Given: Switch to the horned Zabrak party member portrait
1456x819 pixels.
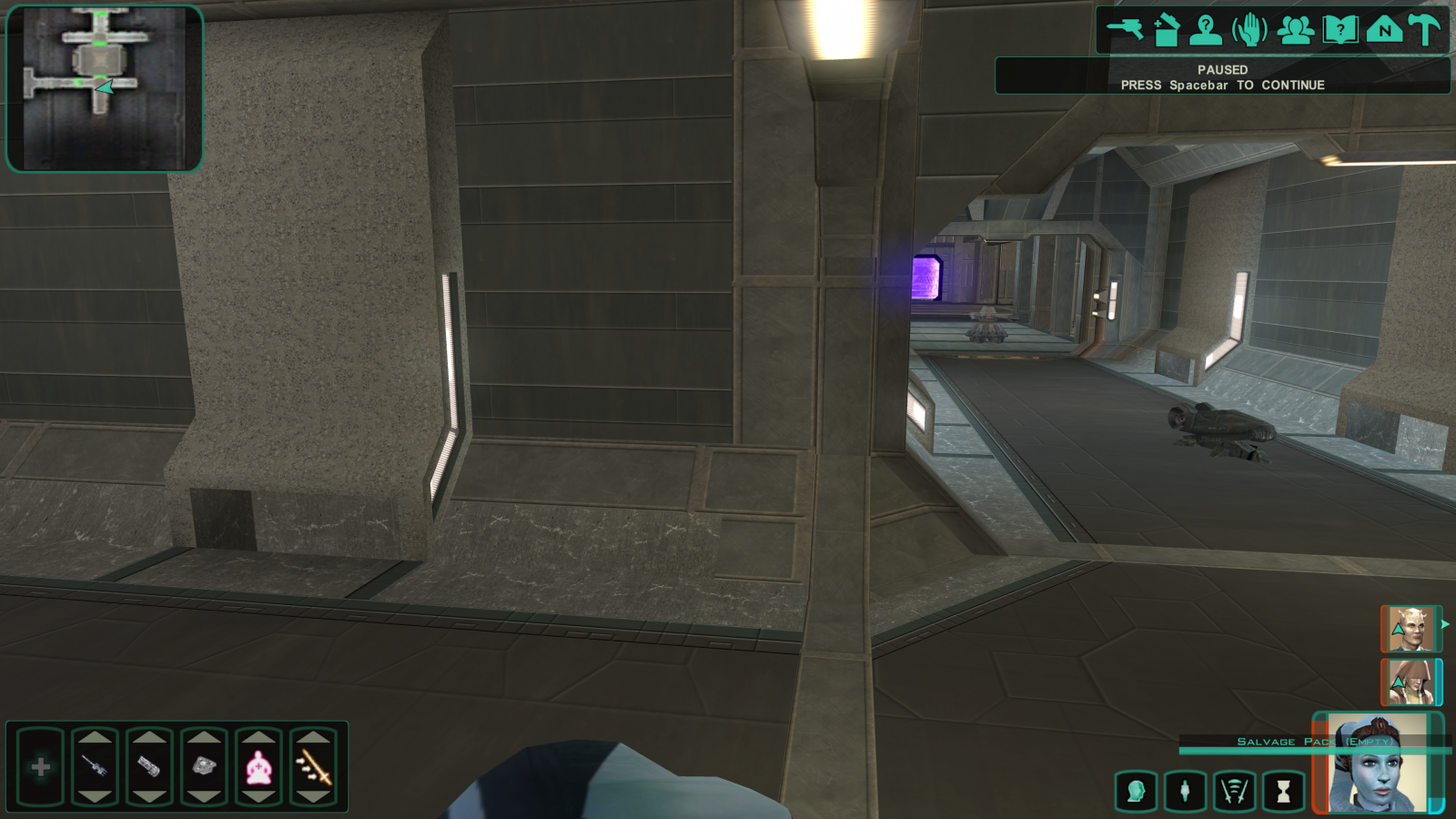Looking at the screenshot, I should click(1410, 629).
